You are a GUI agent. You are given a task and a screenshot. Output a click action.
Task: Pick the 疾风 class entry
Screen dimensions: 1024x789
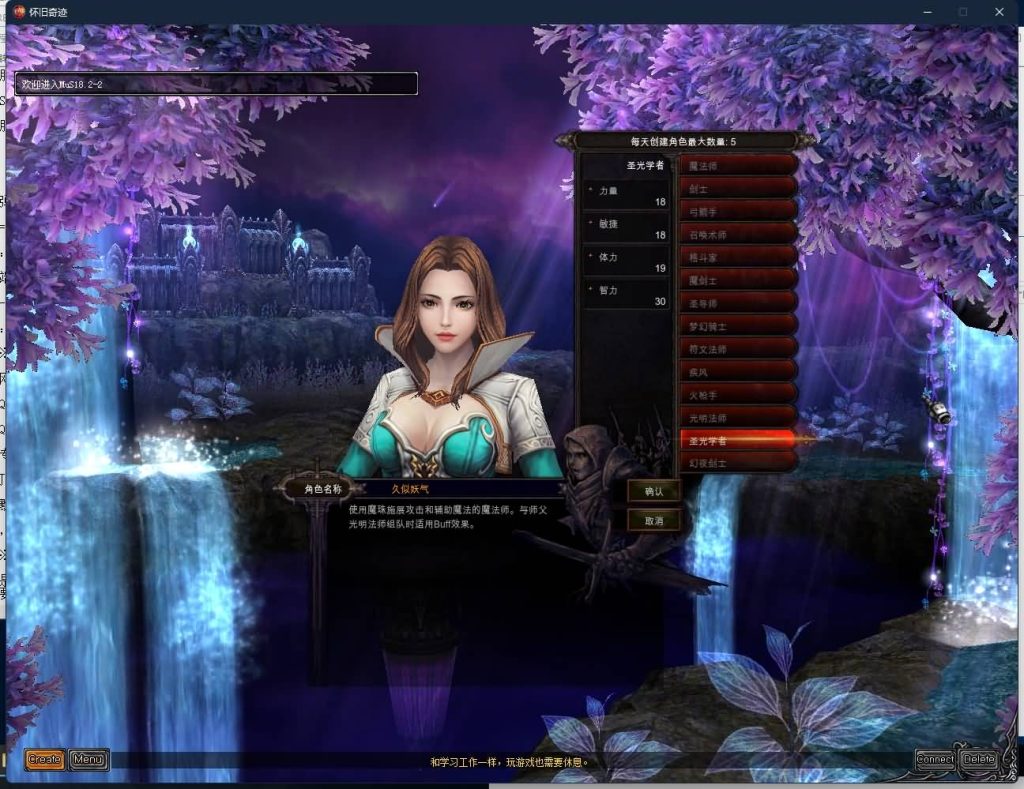click(x=738, y=372)
